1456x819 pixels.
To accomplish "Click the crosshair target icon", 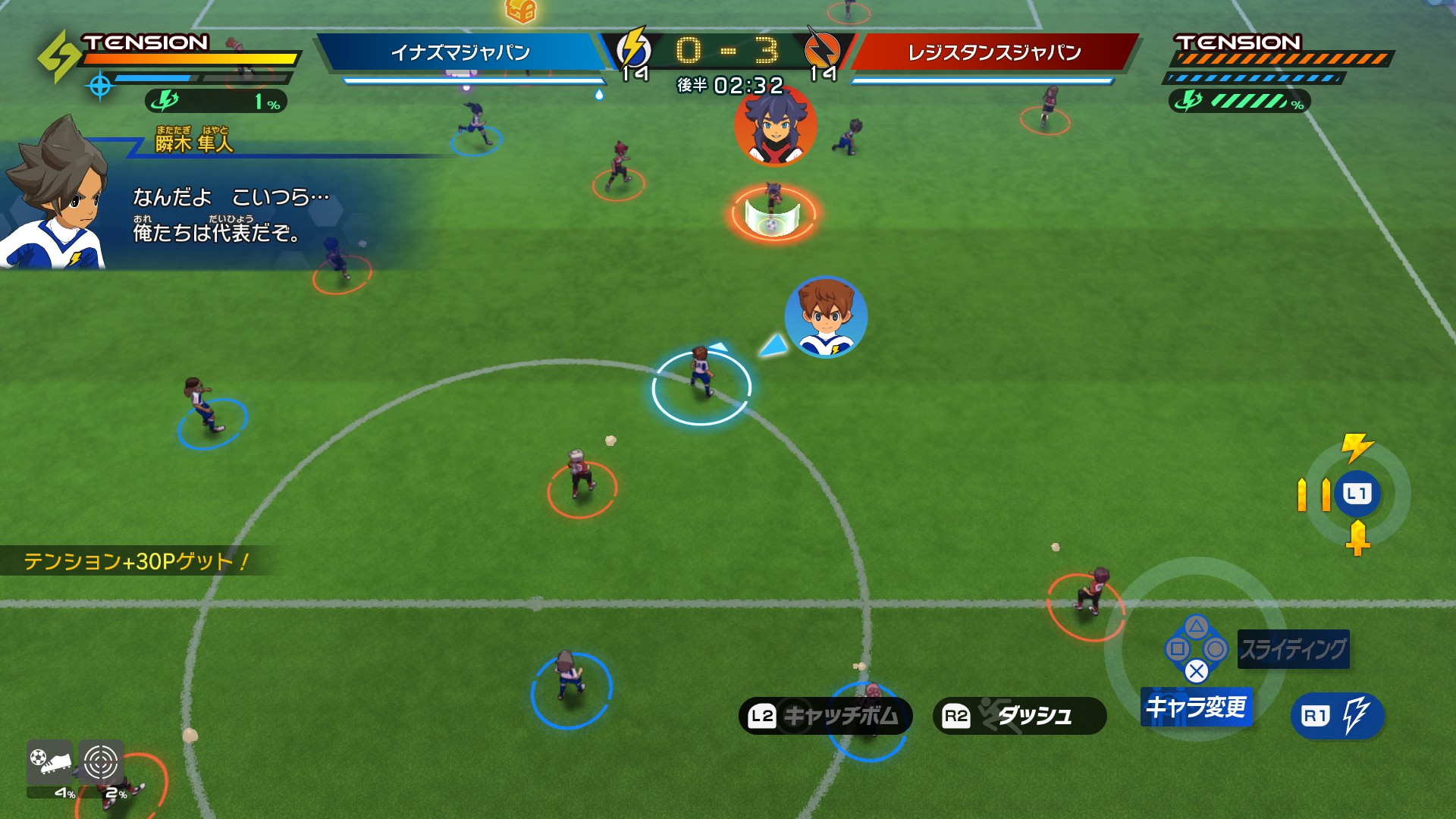I will pos(101,761).
